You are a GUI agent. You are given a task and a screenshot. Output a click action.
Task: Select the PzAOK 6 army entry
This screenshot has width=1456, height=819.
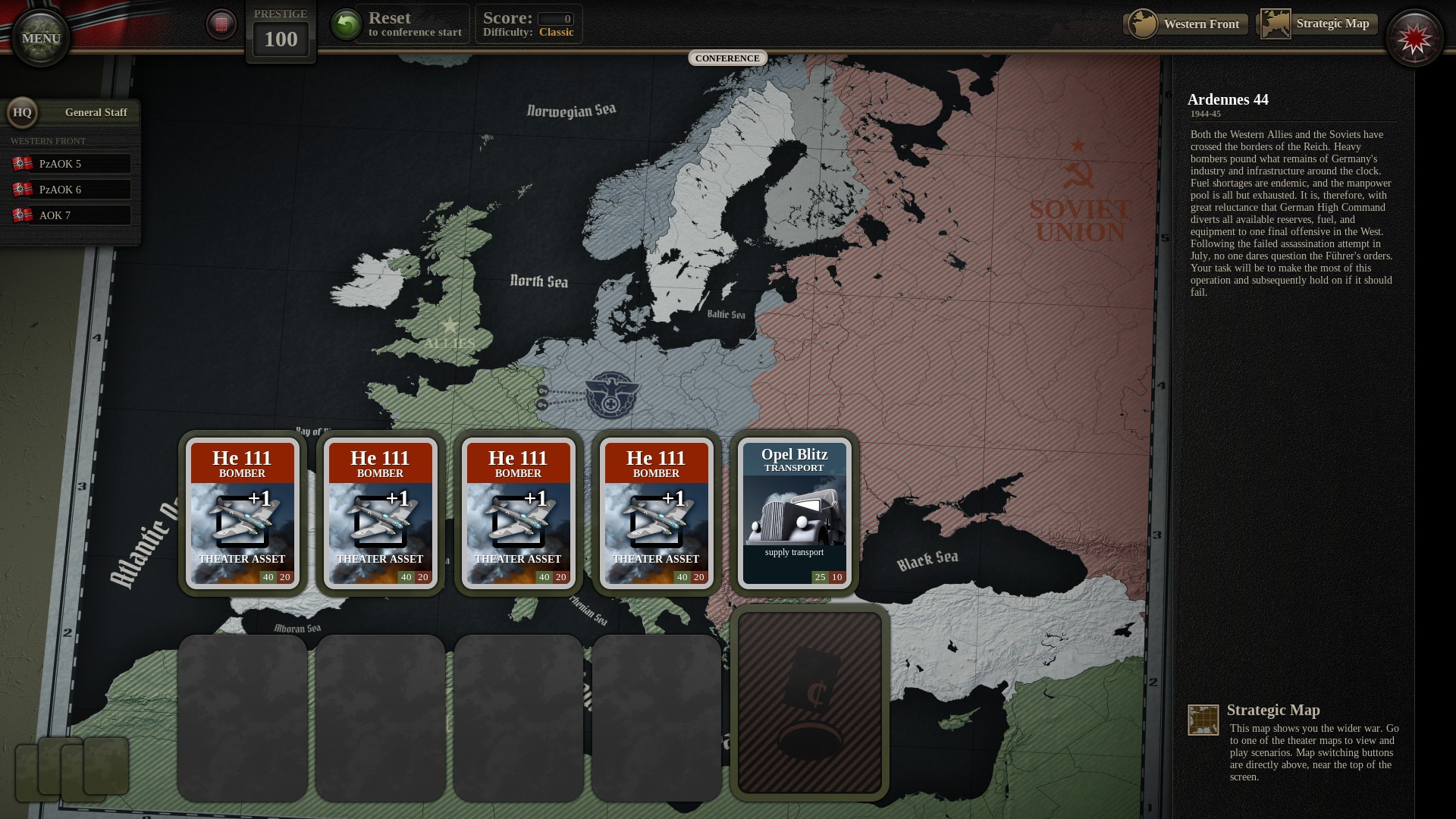[x=72, y=190]
